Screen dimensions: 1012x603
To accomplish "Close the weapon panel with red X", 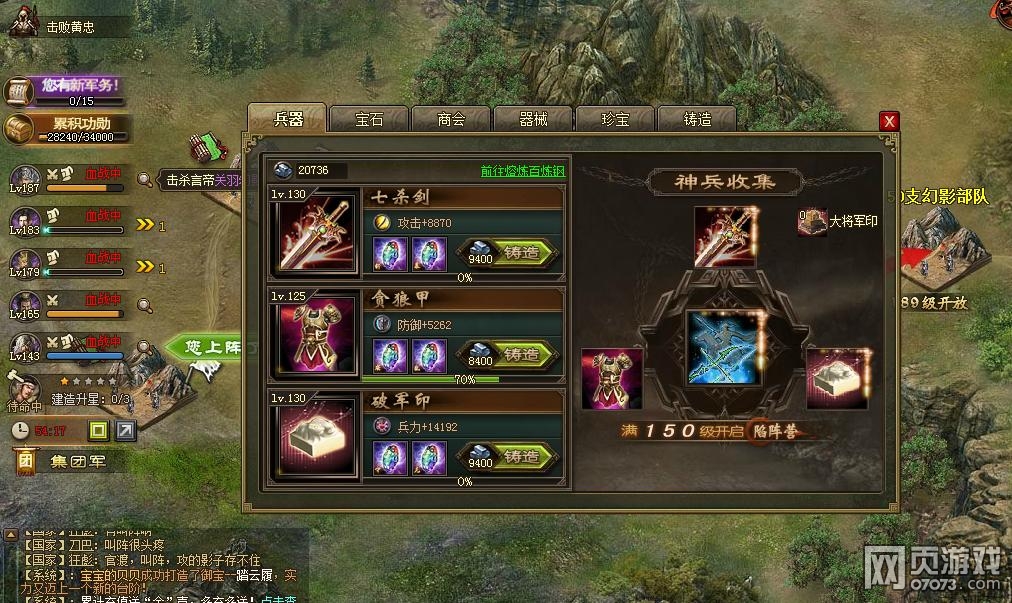I will (888, 121).
